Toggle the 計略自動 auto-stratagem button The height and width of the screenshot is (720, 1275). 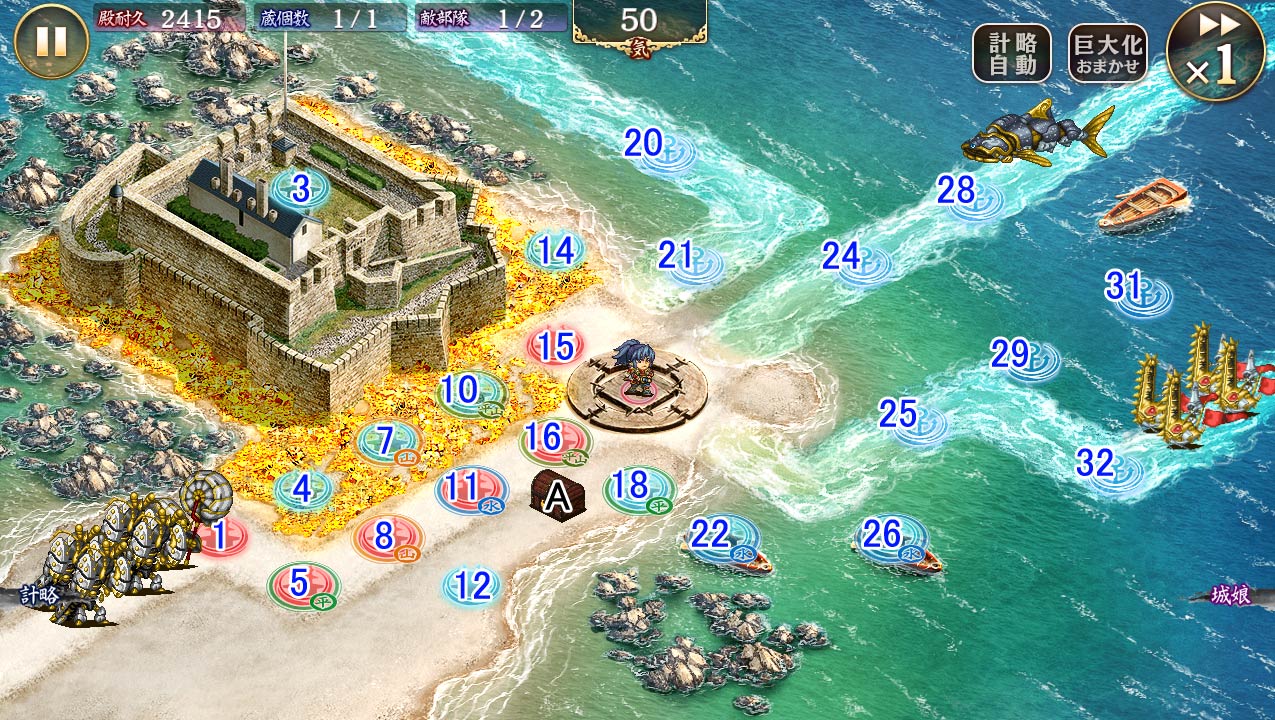1012,52
